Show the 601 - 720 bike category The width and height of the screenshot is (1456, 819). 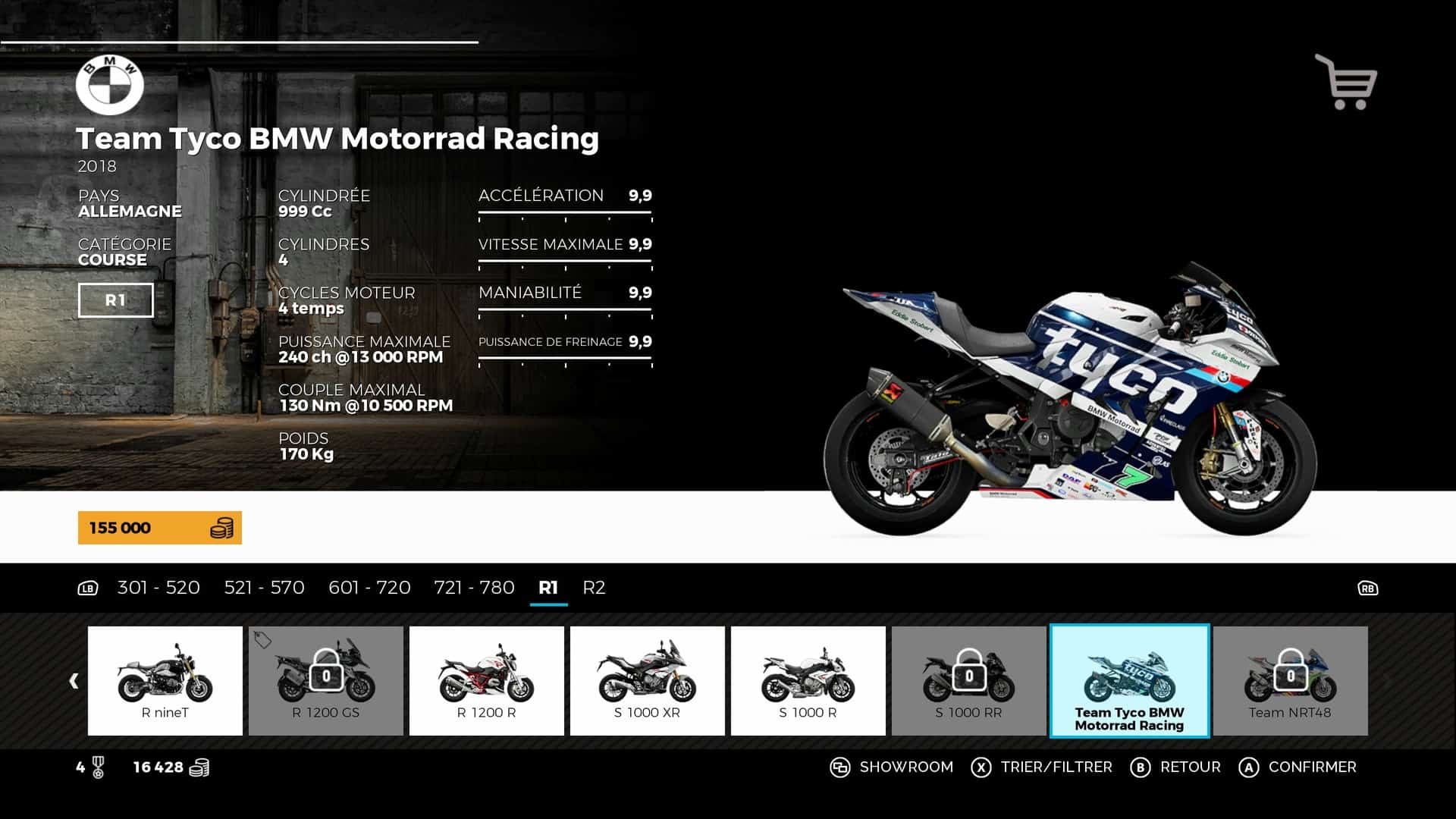[x=369, y=588]
